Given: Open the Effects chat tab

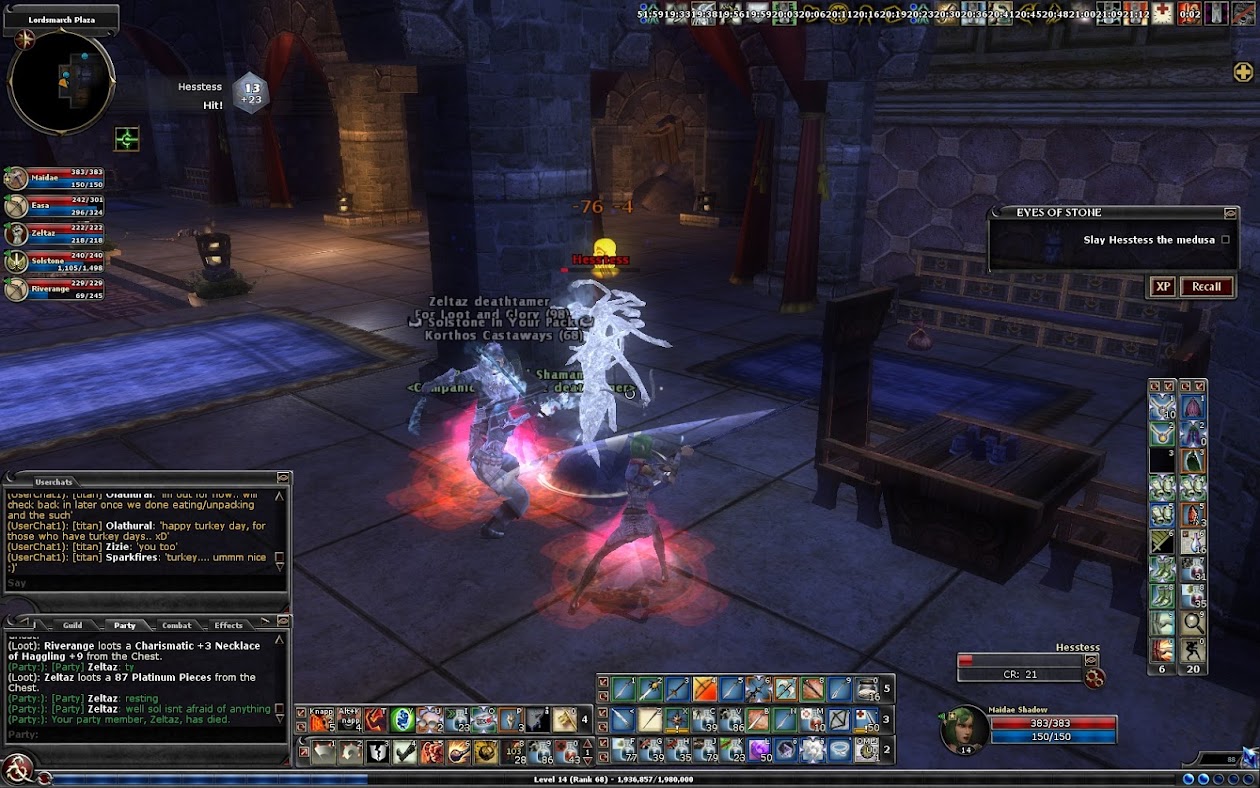Looking at the screenshot, I should [x=228, y=626].
